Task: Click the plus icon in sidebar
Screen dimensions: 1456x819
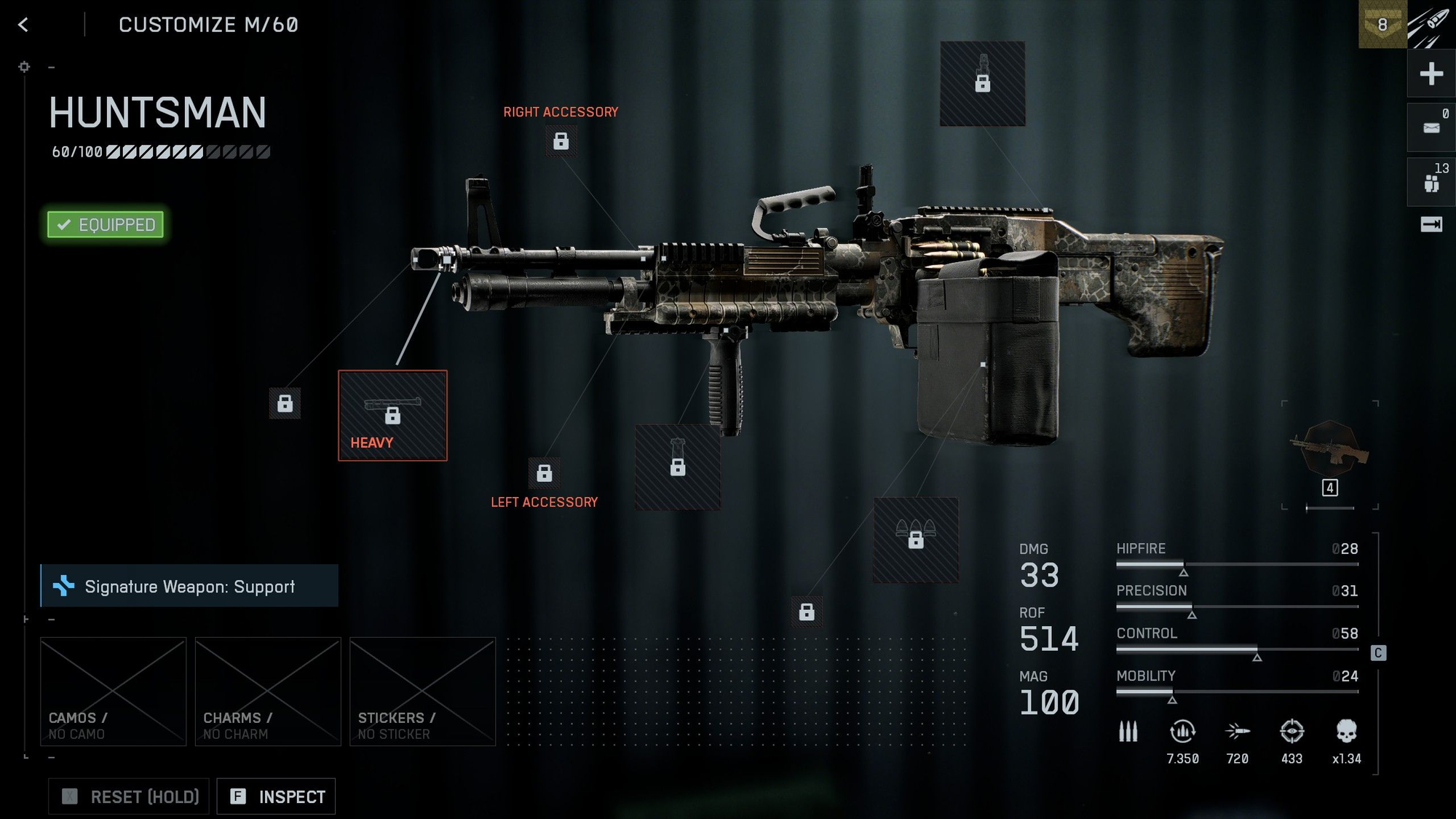Action: click(1431, 74)
